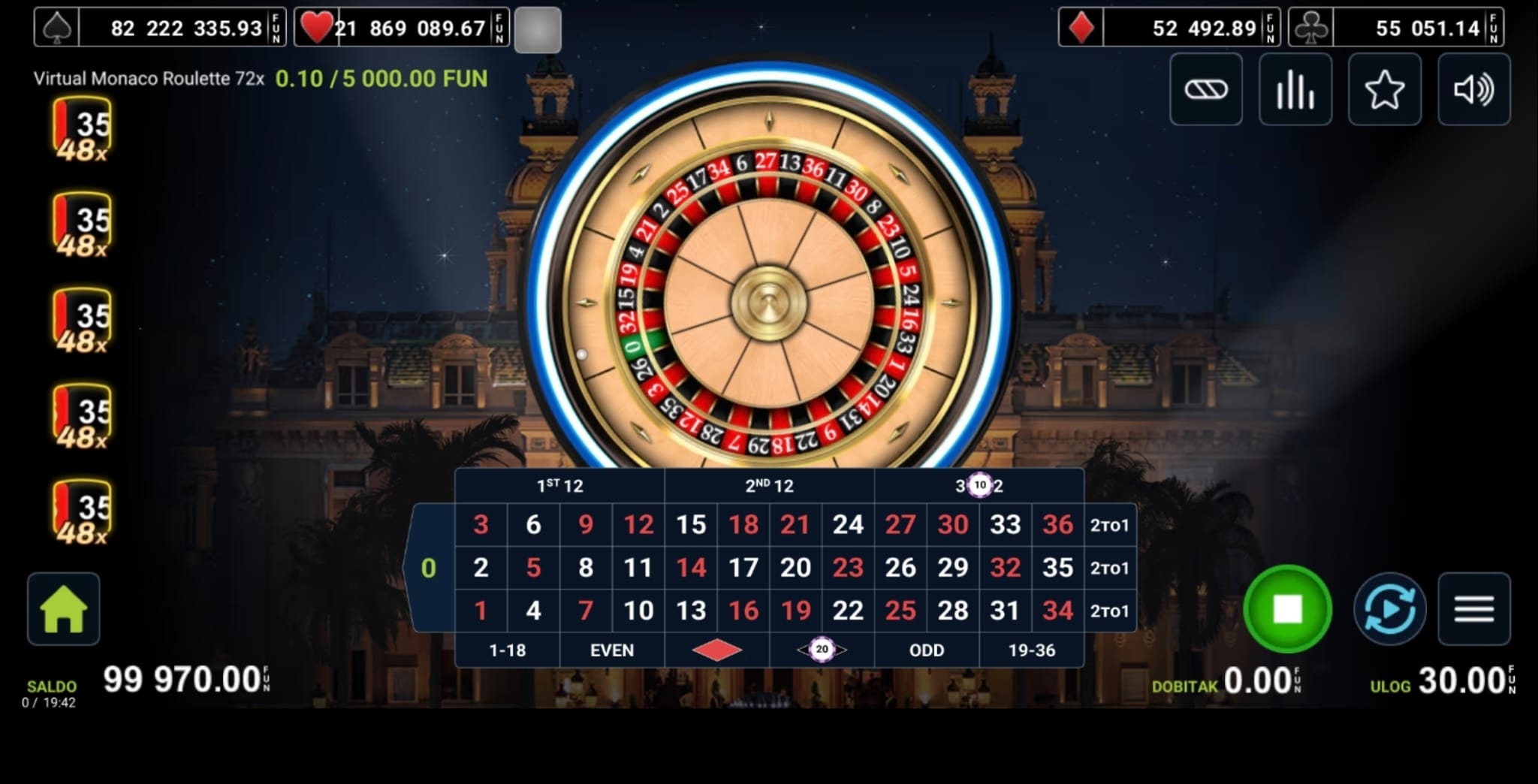Image resolution: width=1538 pixels, height=784 pixels.
Task: Bet on the green 0 cell
Action: 429,568
